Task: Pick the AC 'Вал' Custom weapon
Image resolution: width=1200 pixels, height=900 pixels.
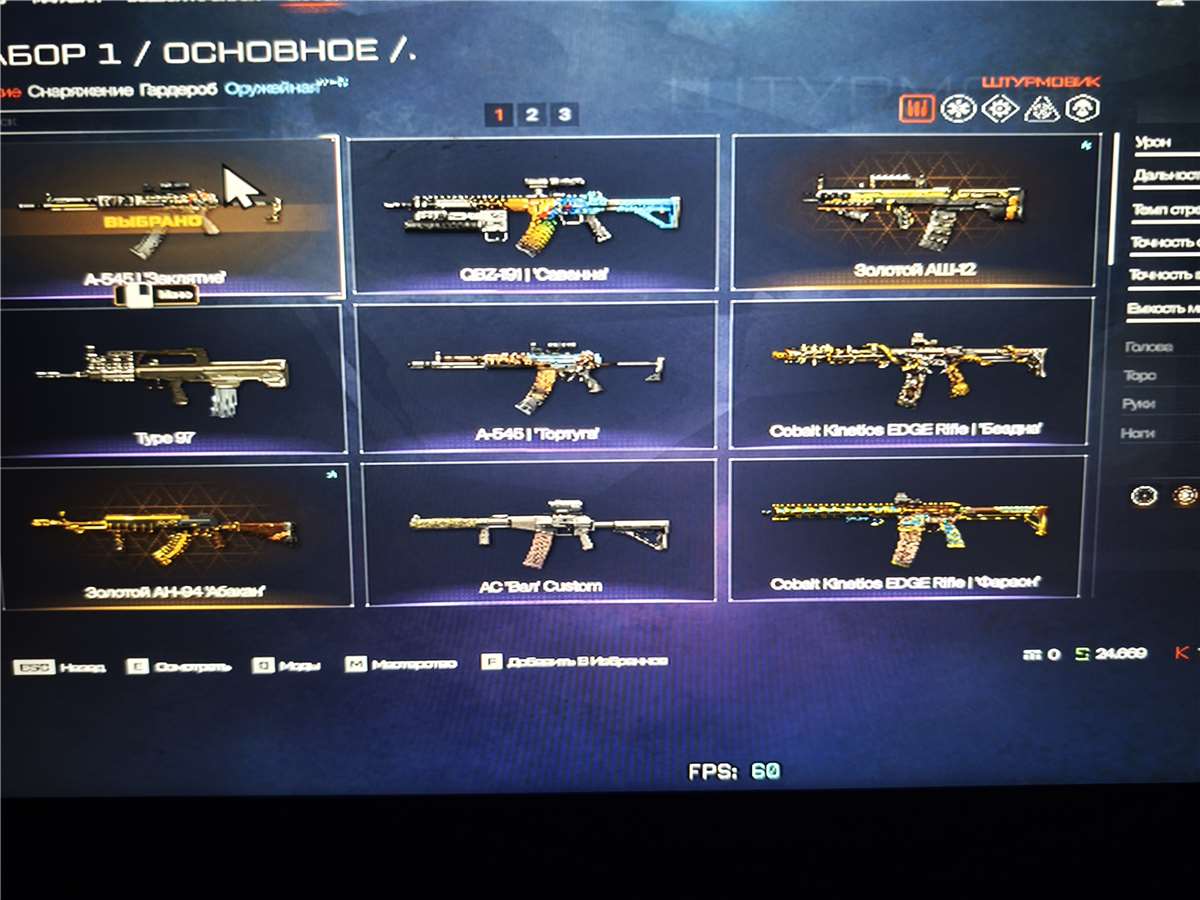Action: (x=540, y=532)
